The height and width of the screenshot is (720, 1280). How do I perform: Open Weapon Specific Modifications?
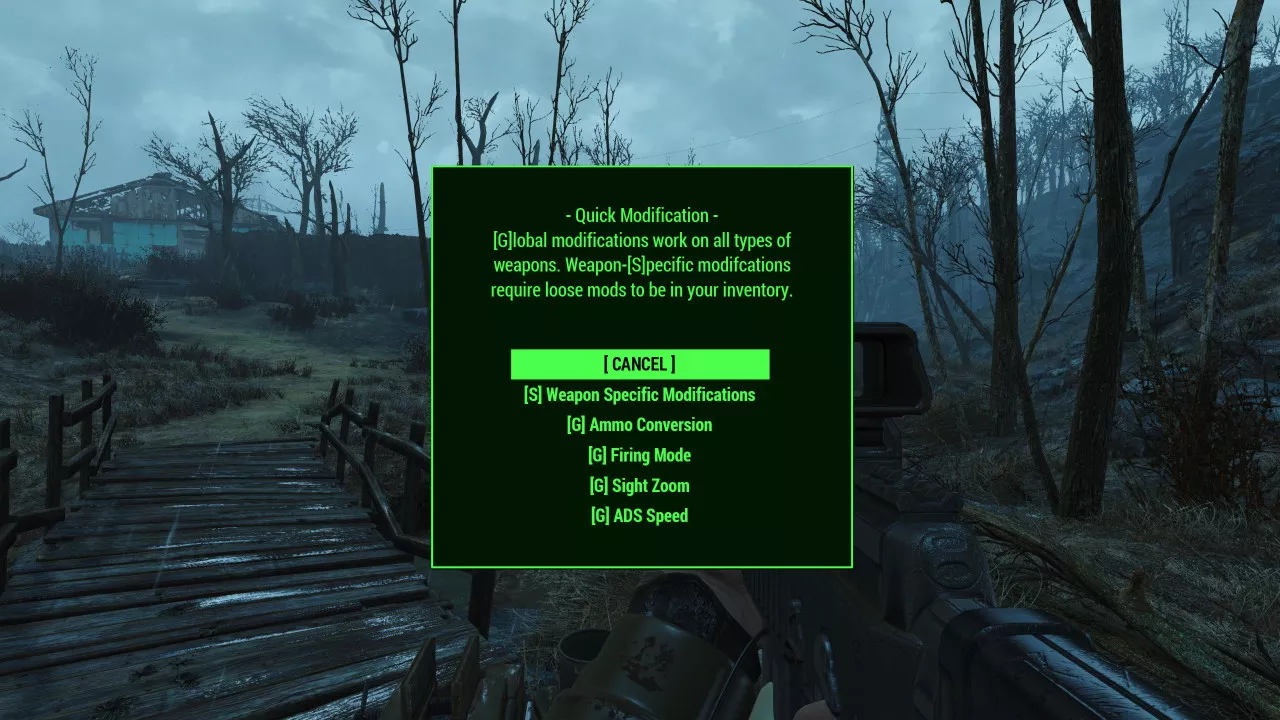pos(639,395)
